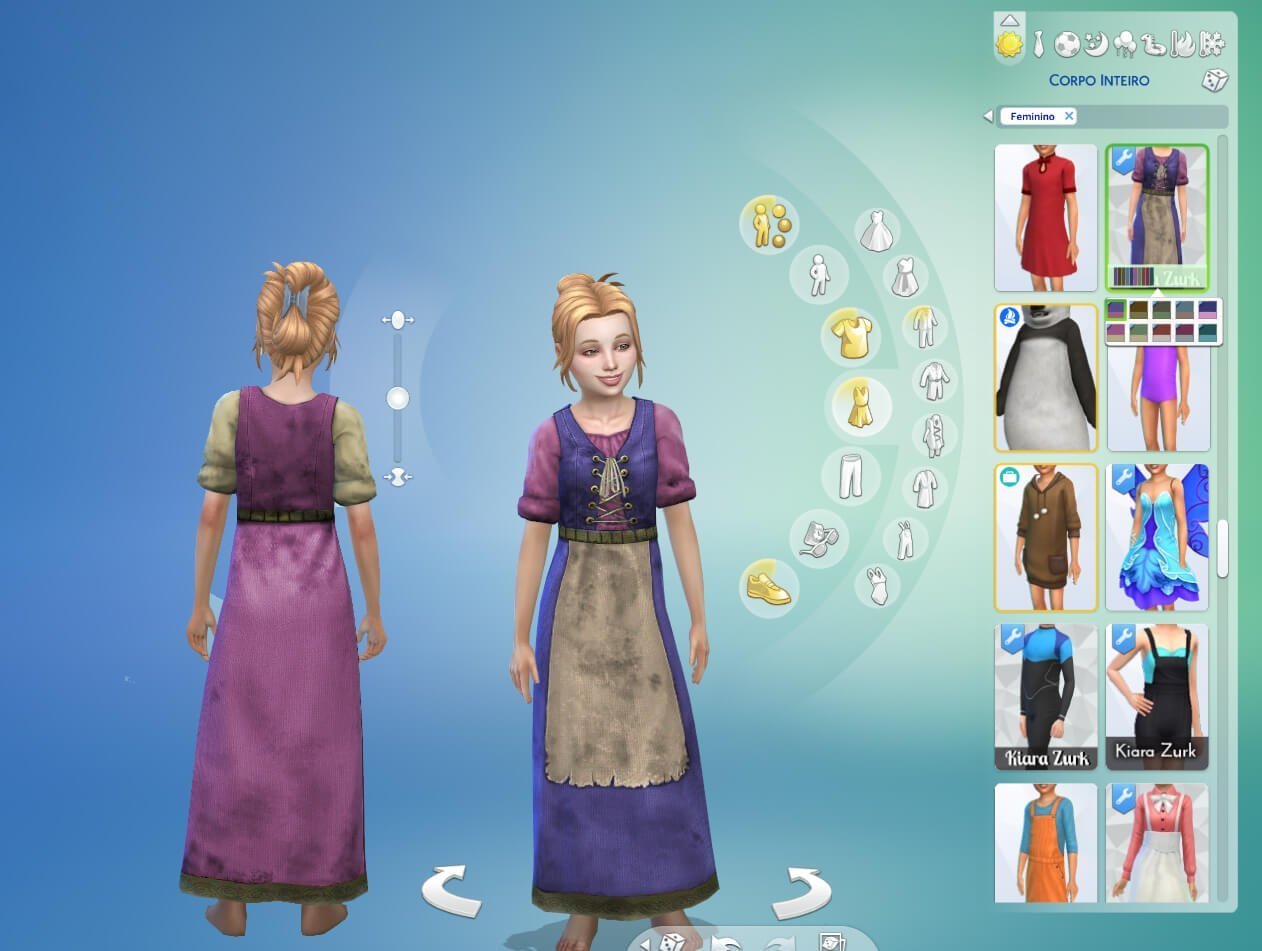Screen dimensions: 1262x951
Task: Open the tops shirt category
Action: tap(851, 337)
